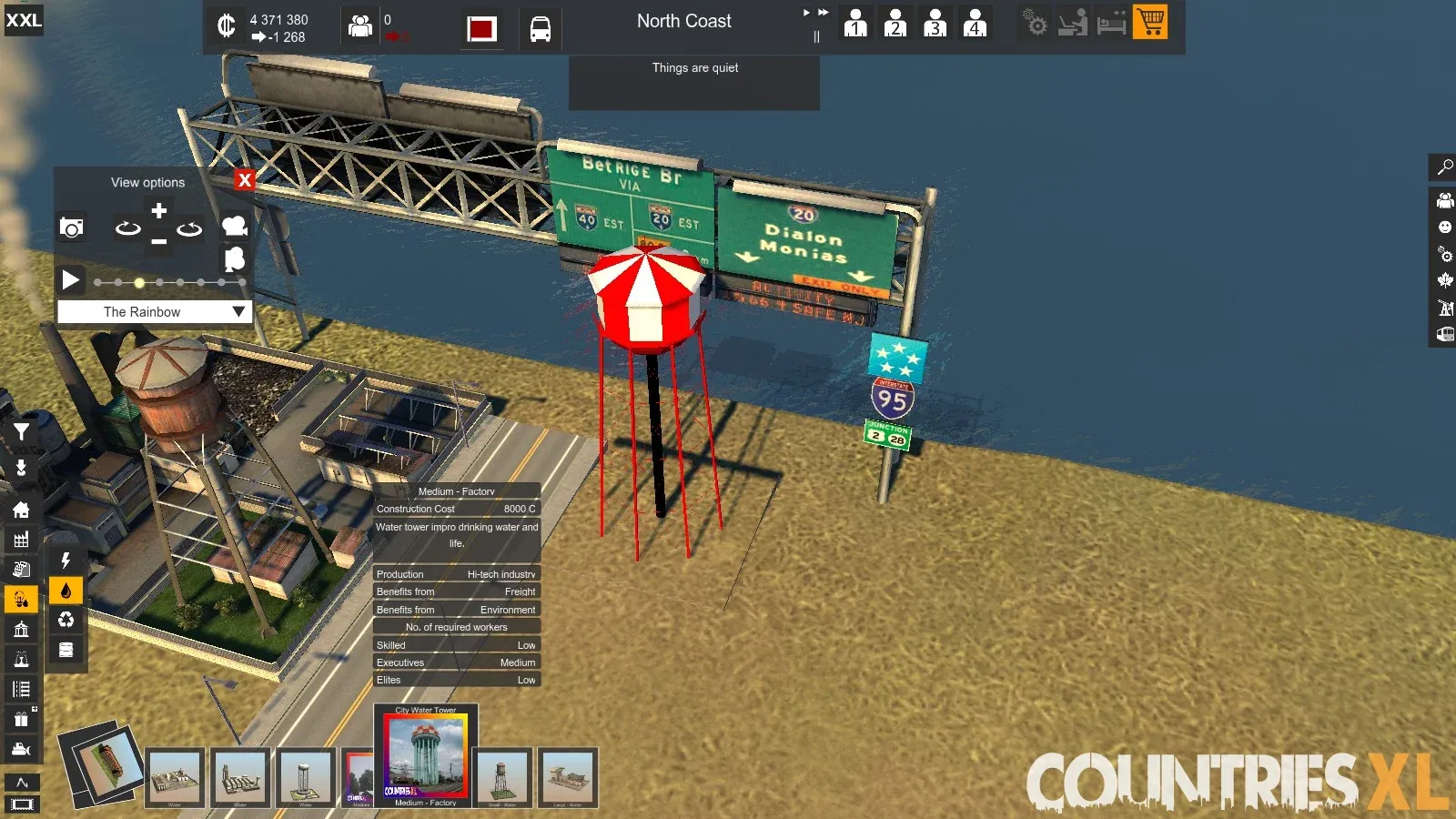The image size is (1456, 819).
Task: Start the view options play button
Action: (x=70, y=280)
